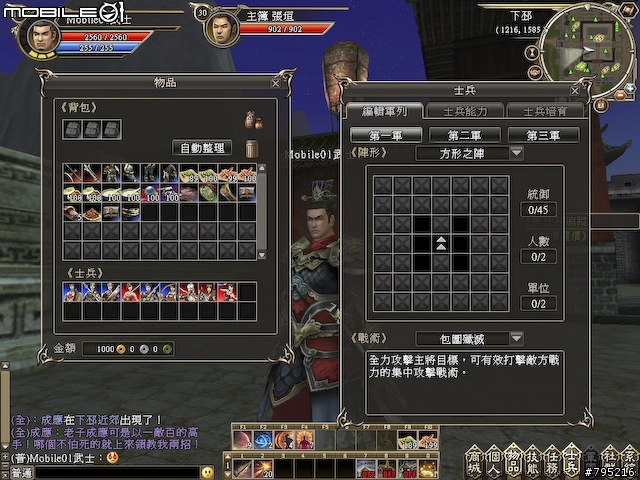Choose the 第一軍 army button
The image size is (640, 480).
(386, 135)
